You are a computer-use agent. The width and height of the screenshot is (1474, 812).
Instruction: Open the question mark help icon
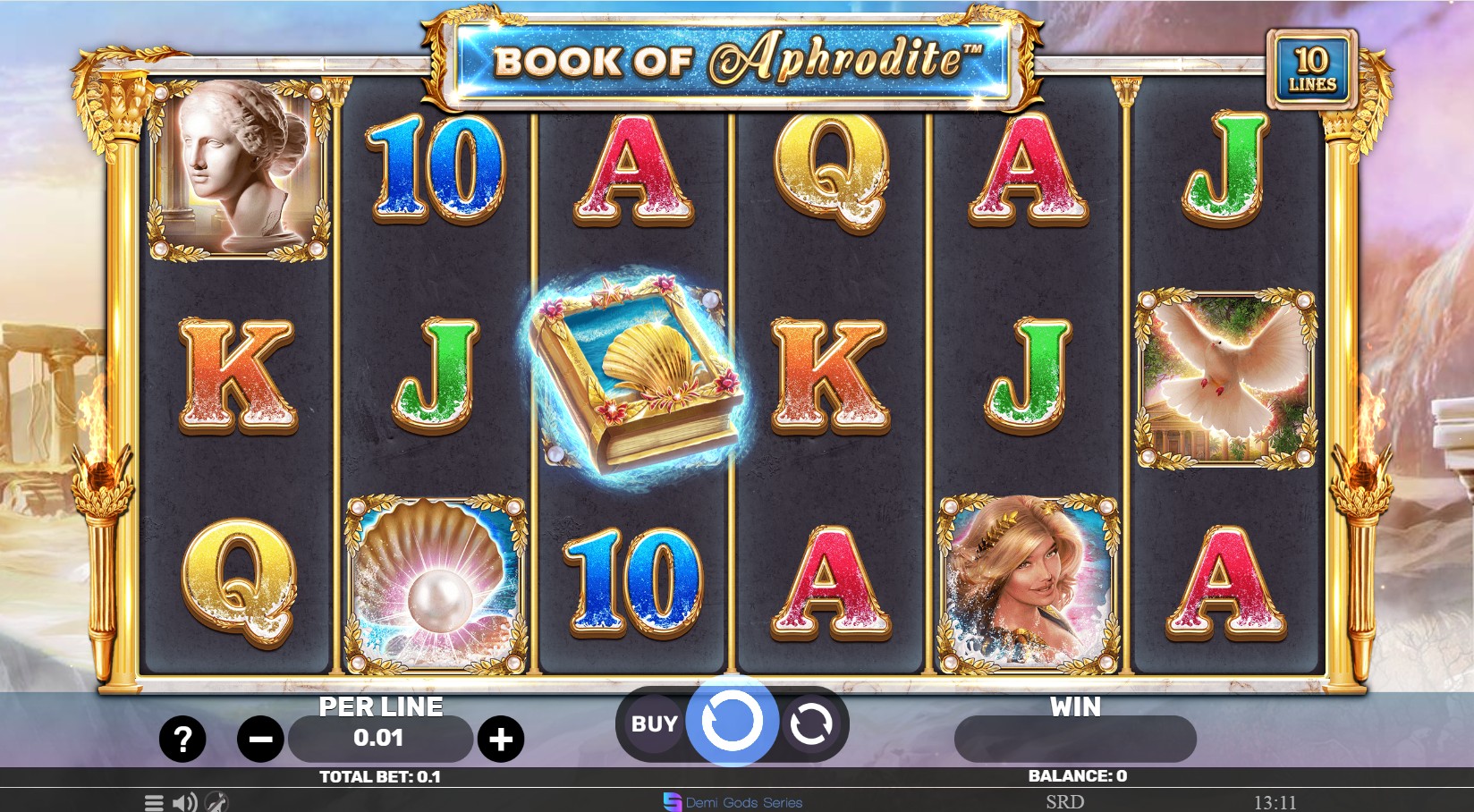(x=182, y=739)
